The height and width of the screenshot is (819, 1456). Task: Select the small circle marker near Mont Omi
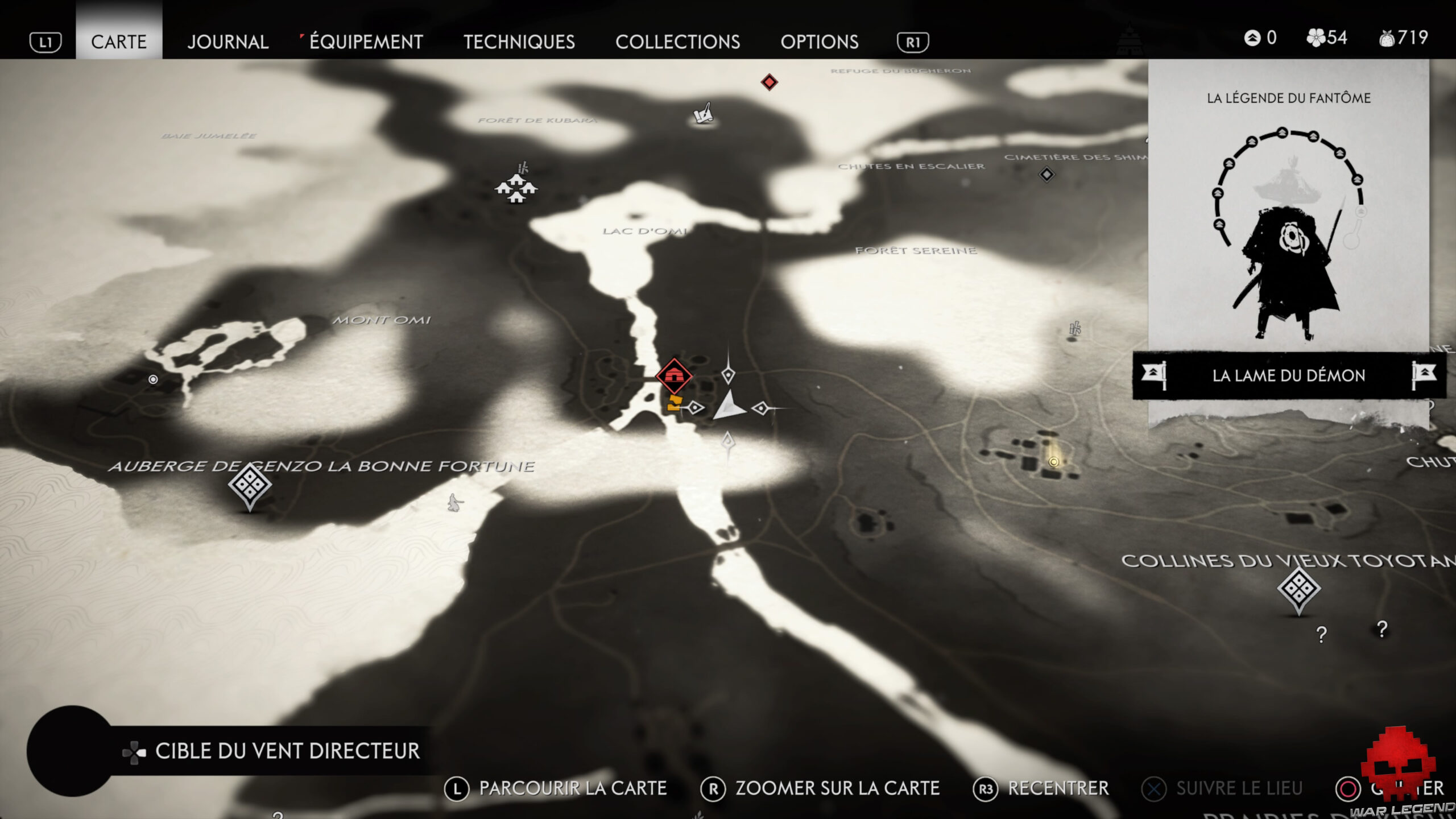(153, 379)
